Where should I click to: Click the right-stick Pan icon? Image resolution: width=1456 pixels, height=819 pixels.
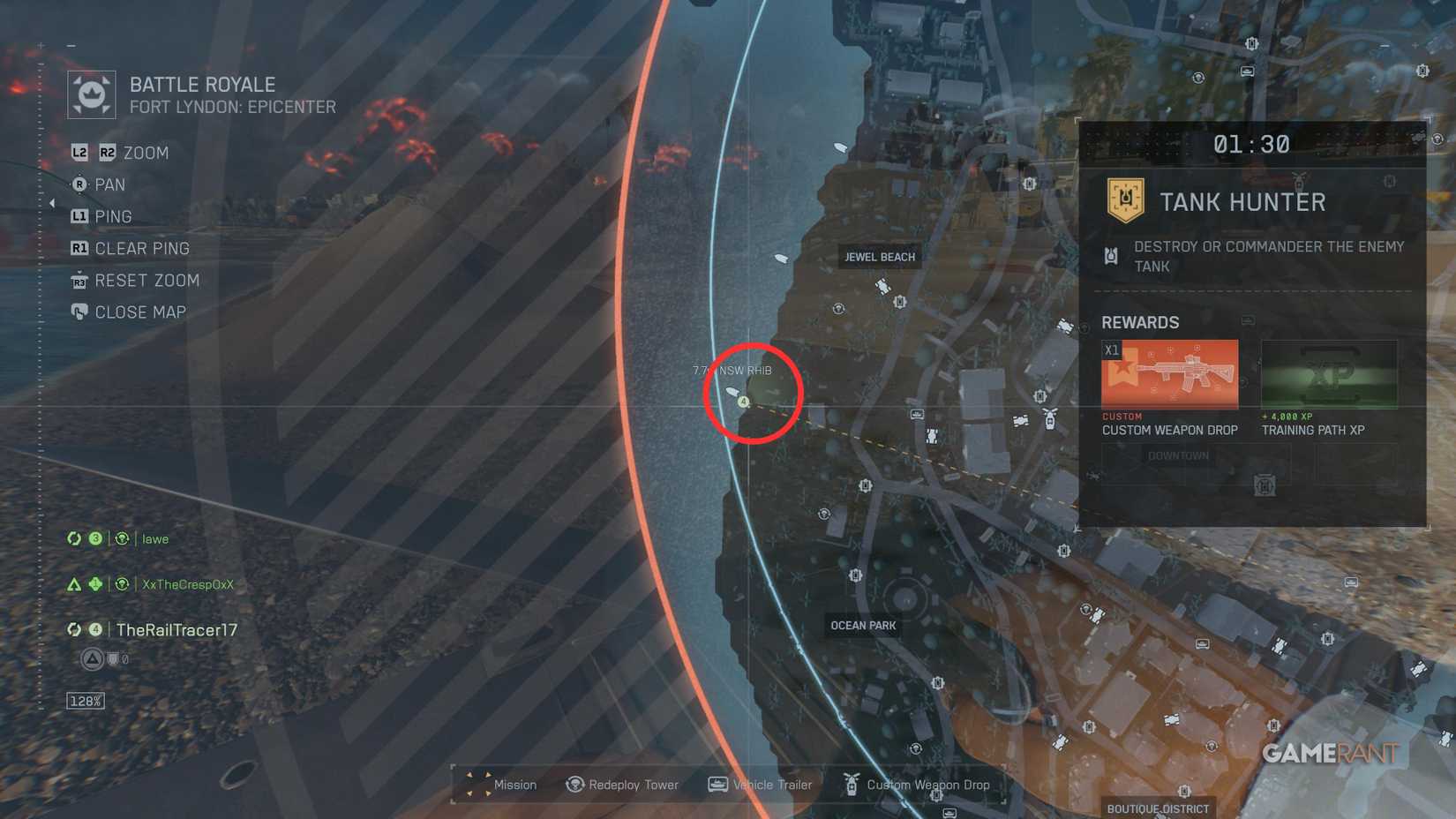78,184
